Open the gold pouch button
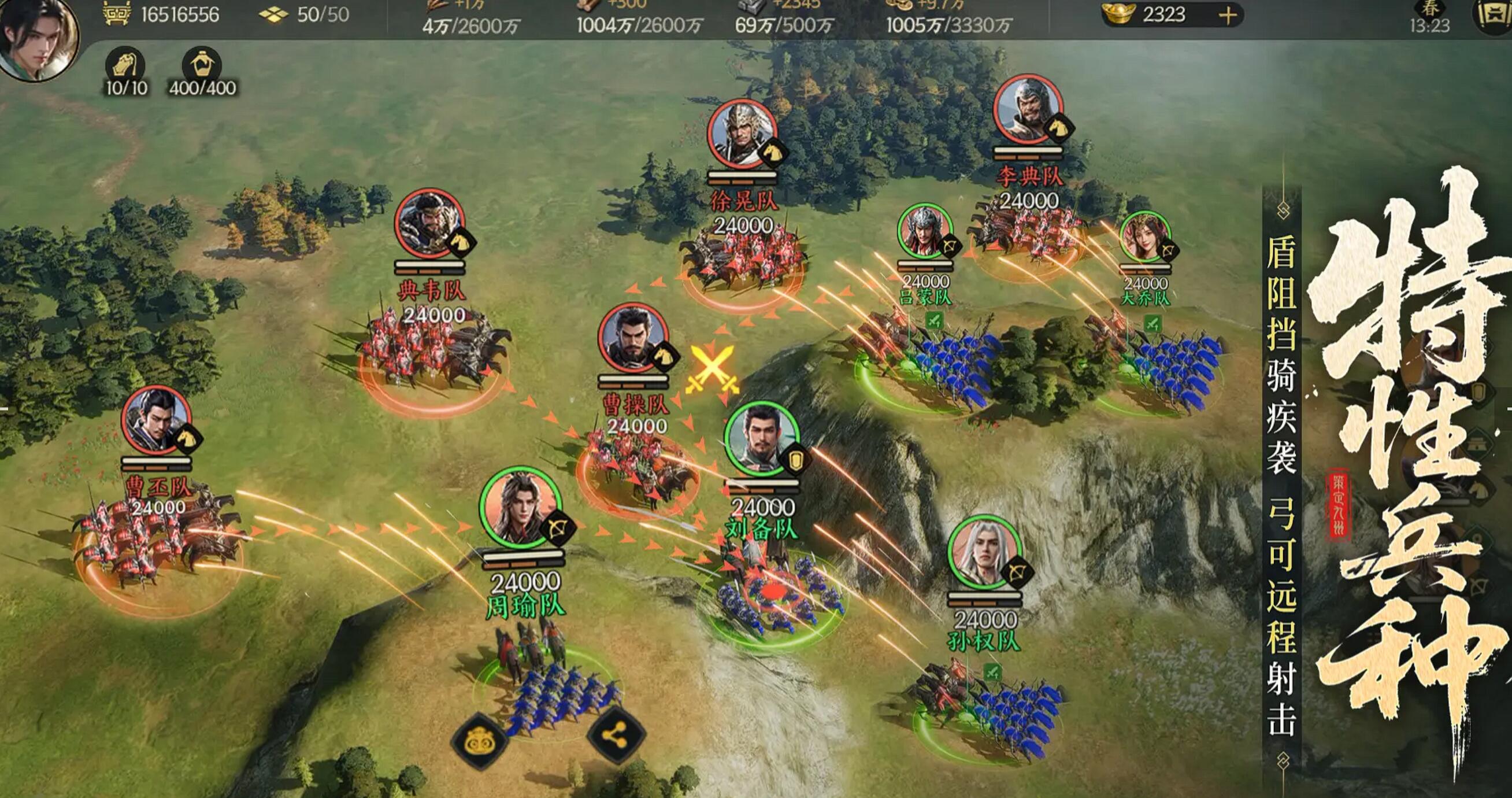 [x=480, y=742]
